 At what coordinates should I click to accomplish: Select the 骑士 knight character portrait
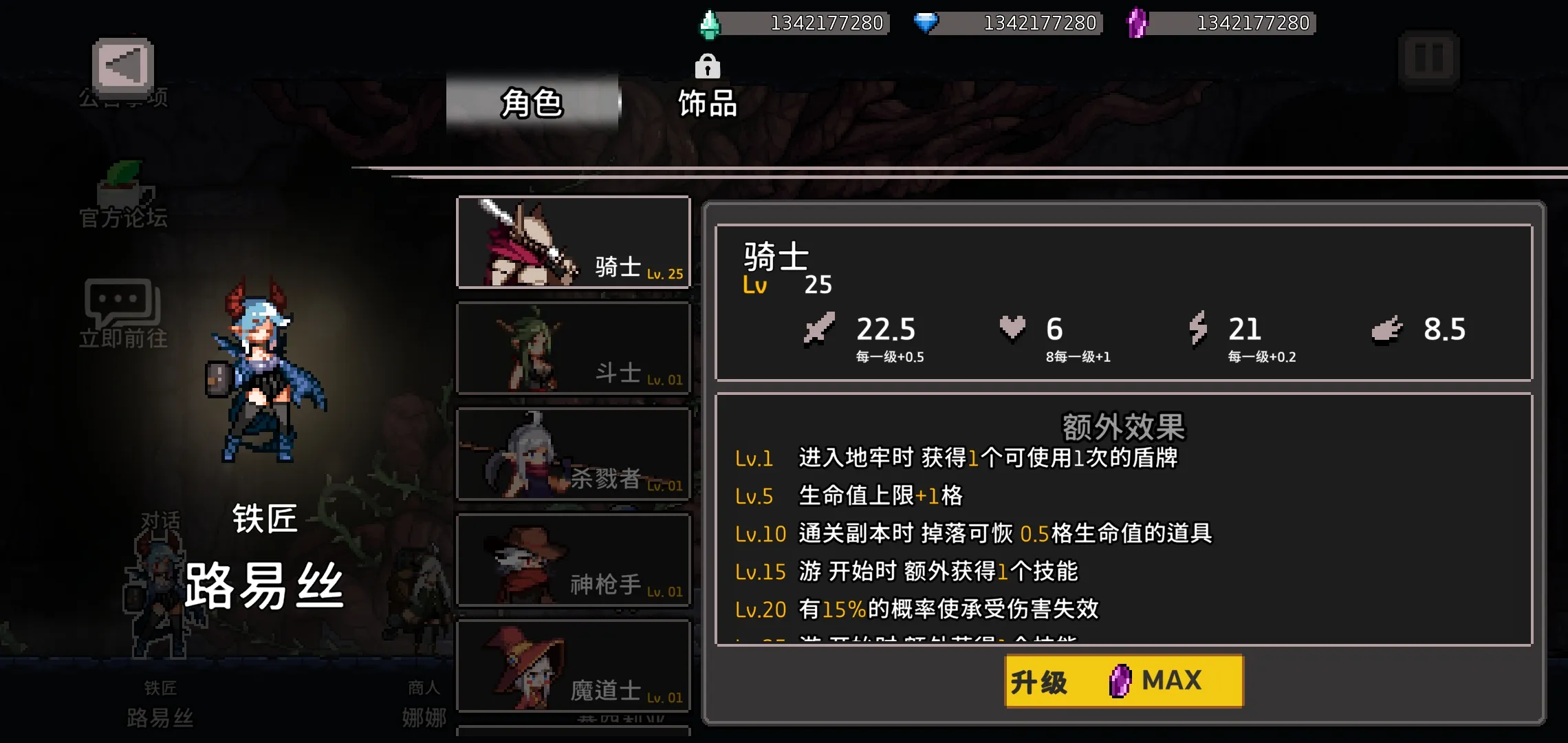tap(573, 242)
